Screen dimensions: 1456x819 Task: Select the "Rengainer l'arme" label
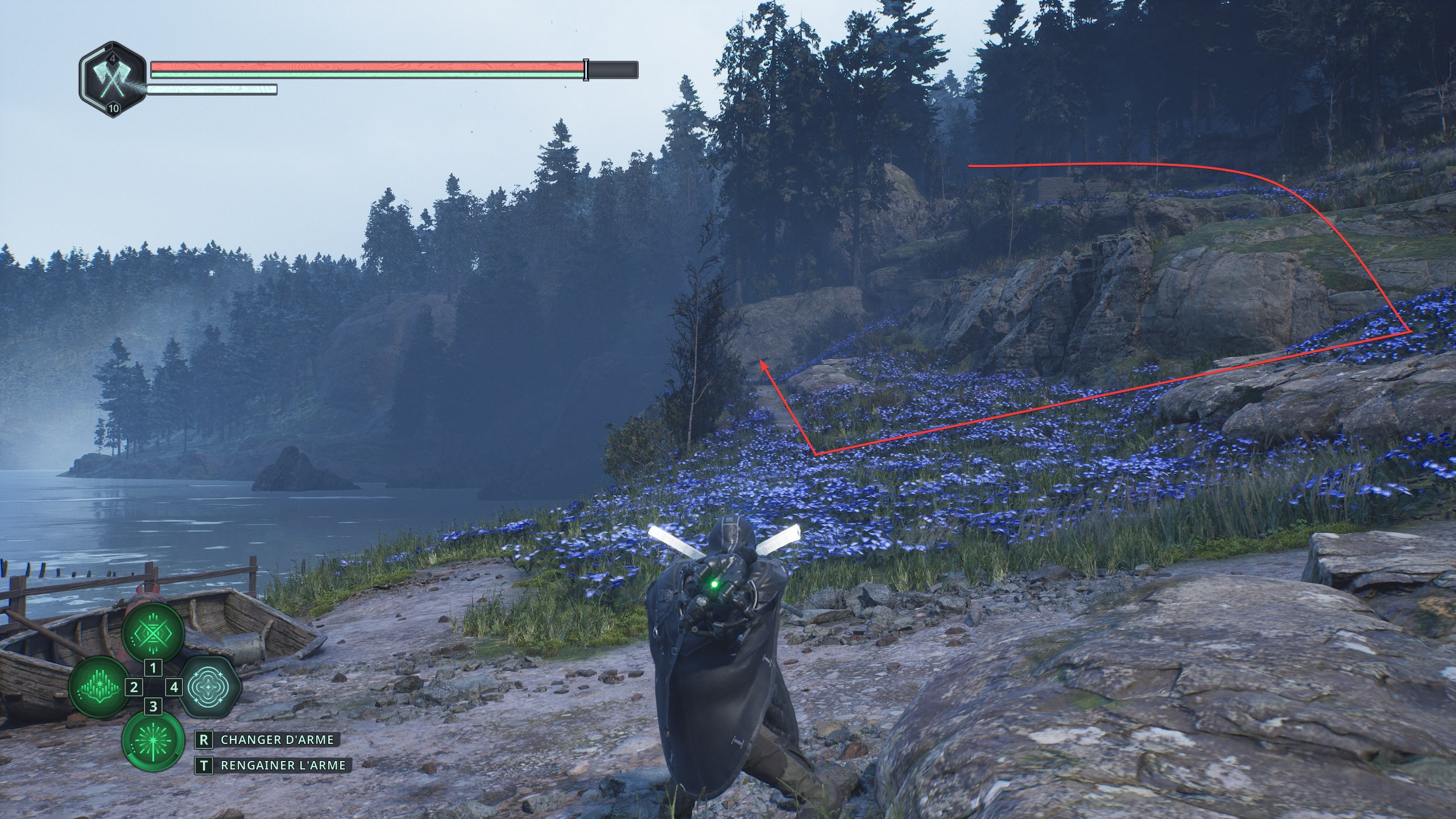(x=283, y=766)
